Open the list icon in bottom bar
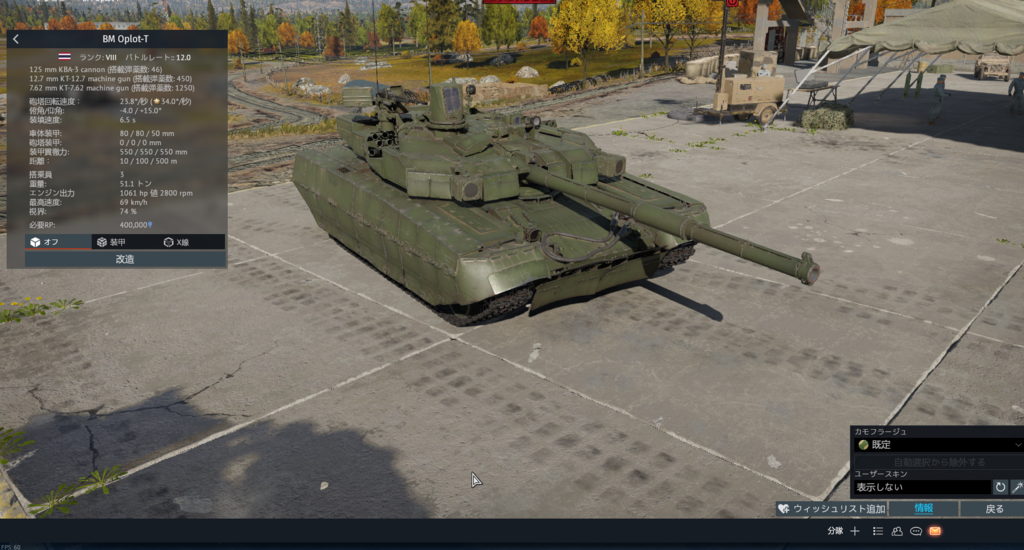Screen dimensions: 1024x550 click(x=877, y=531)
